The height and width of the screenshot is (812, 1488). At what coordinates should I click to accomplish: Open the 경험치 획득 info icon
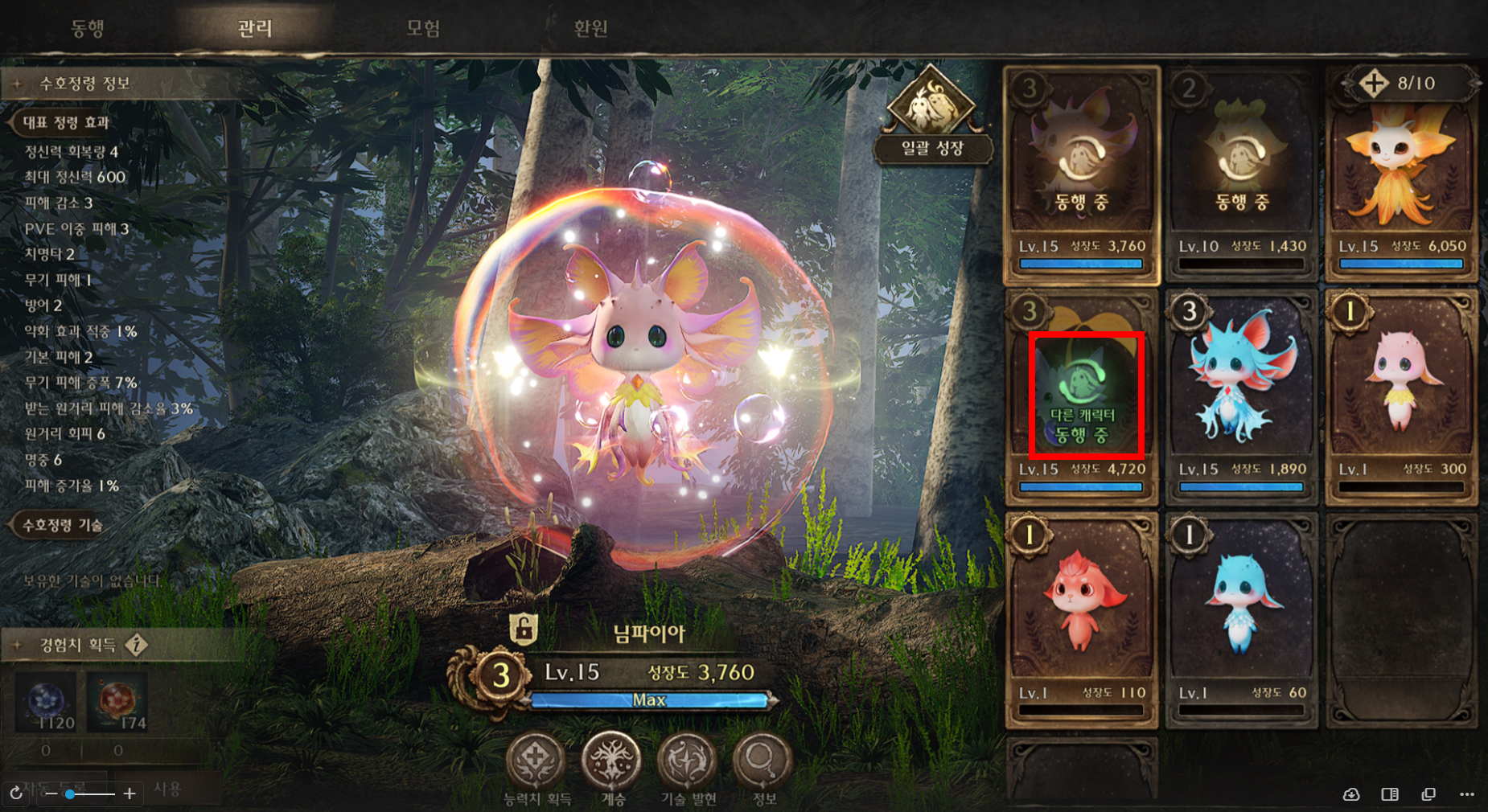(x=138, y=645)
